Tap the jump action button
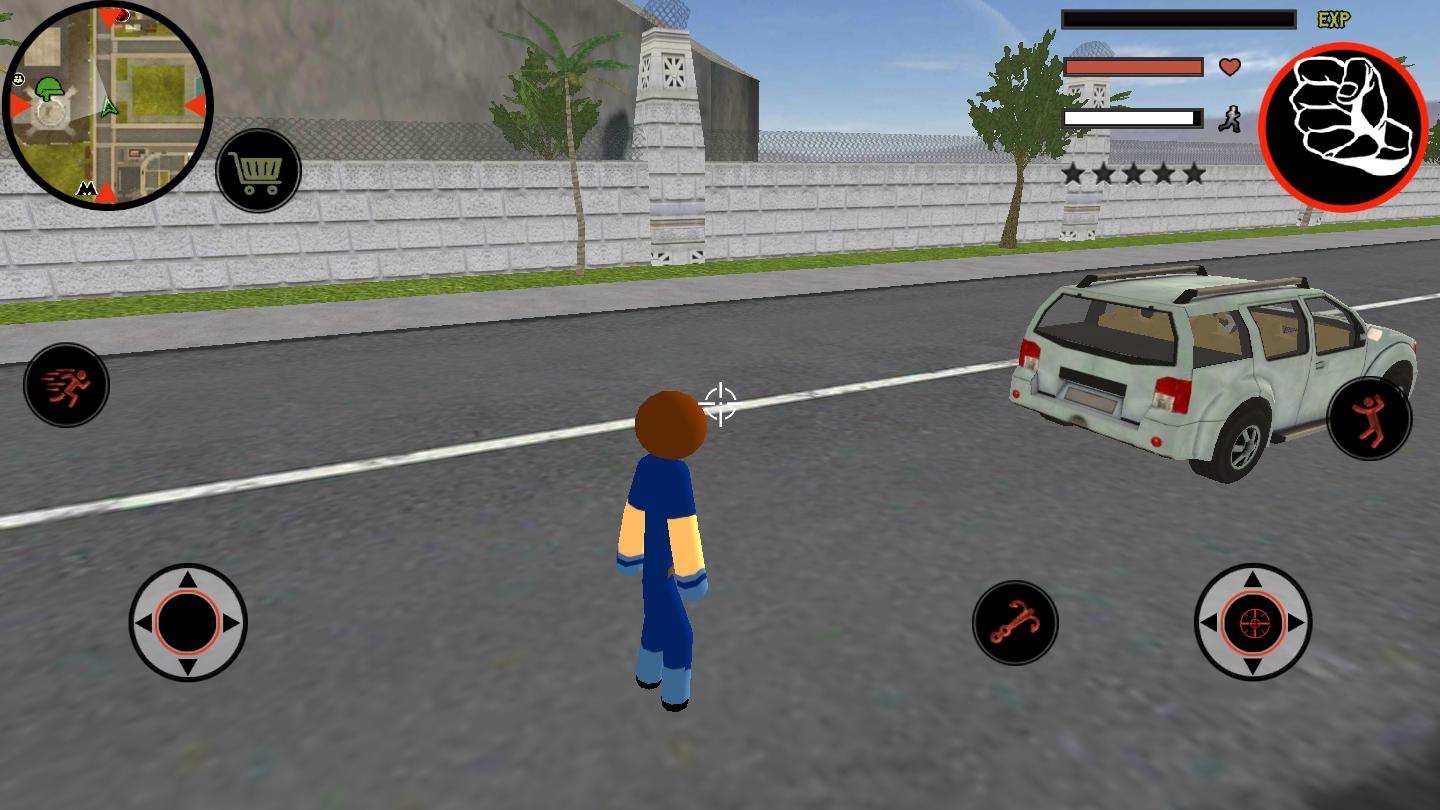Screen dimensions: 1440x810 click(1369, 418)
